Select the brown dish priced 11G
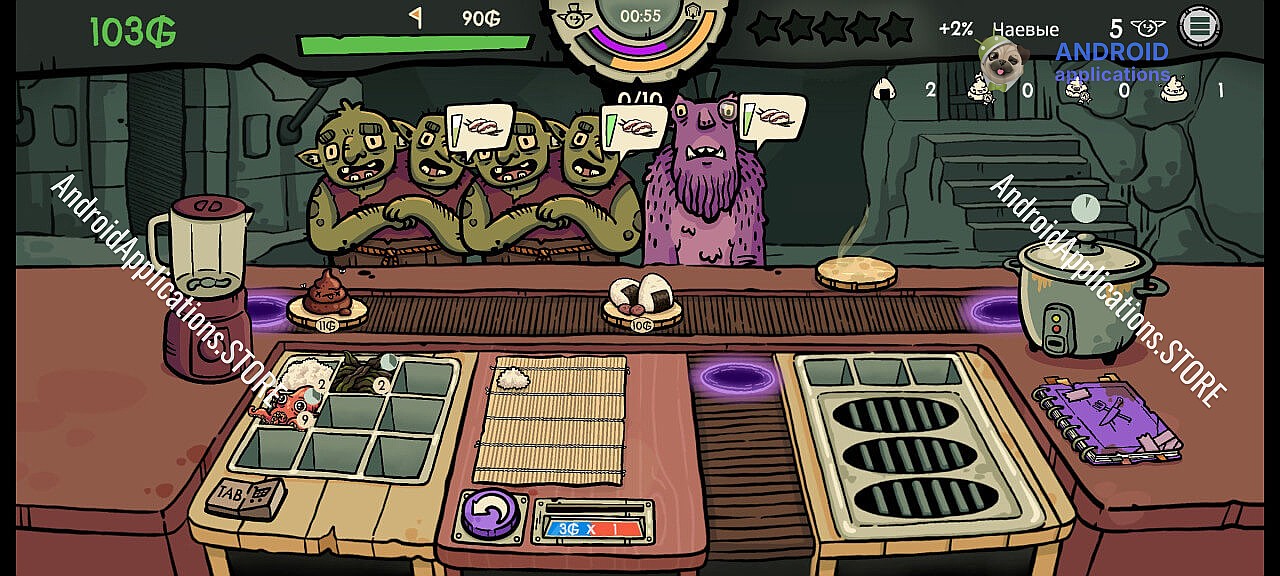The width and height of the screenshot is (1280, 576). click(326, 300)
